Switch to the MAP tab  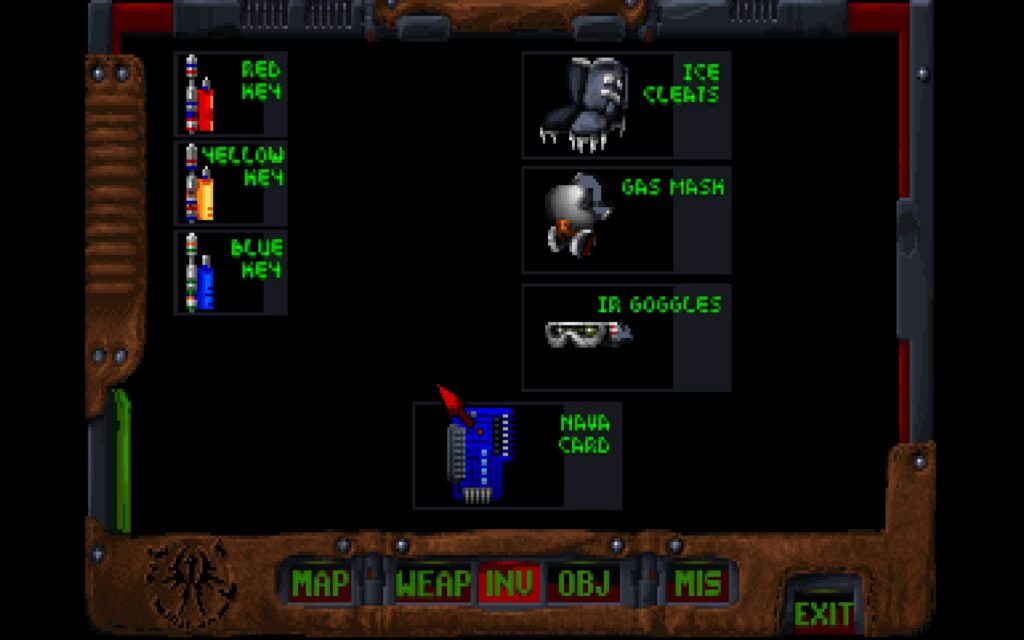tap(320, 584)
